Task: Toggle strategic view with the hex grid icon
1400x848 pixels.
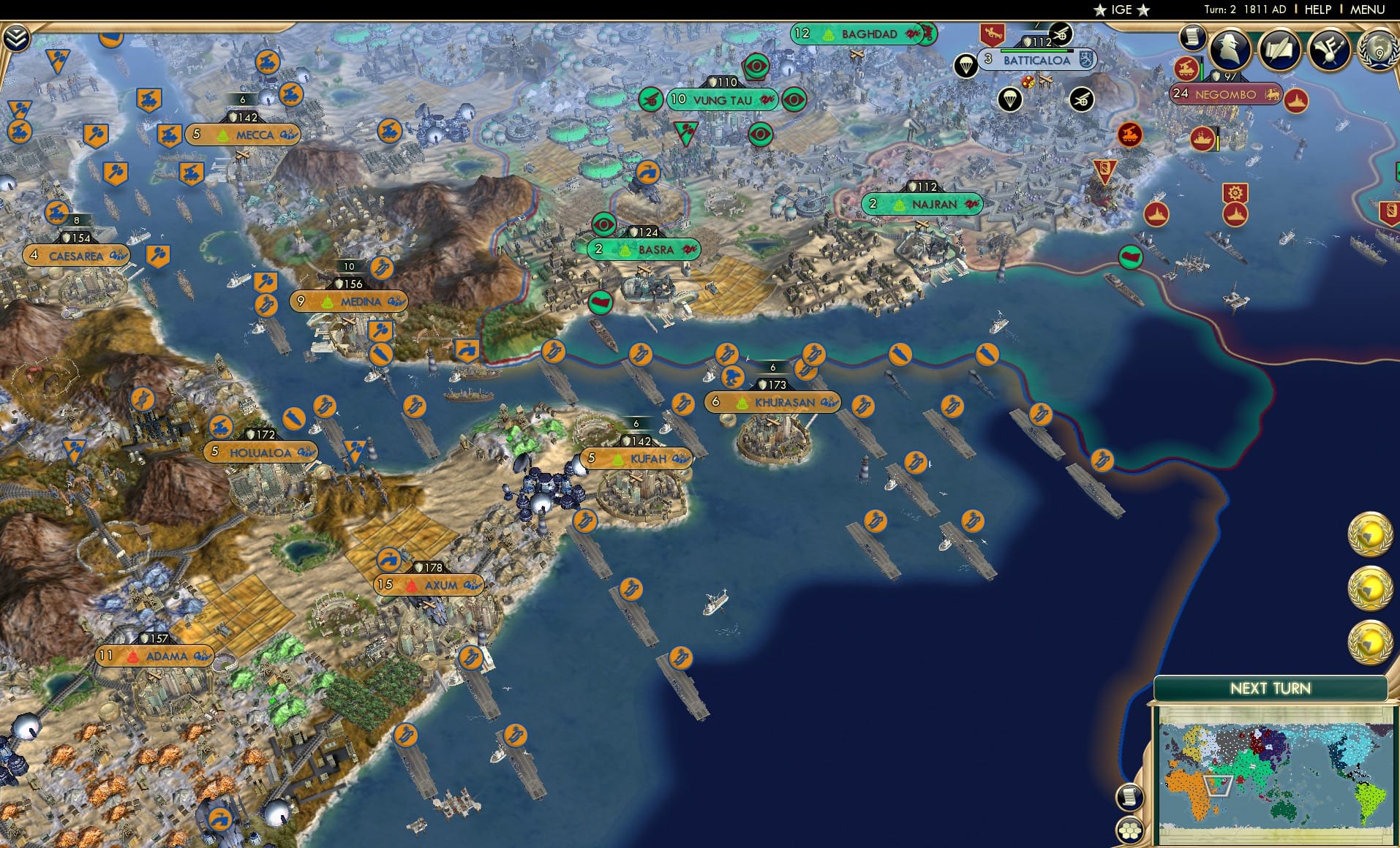Action: (1130, 830)
